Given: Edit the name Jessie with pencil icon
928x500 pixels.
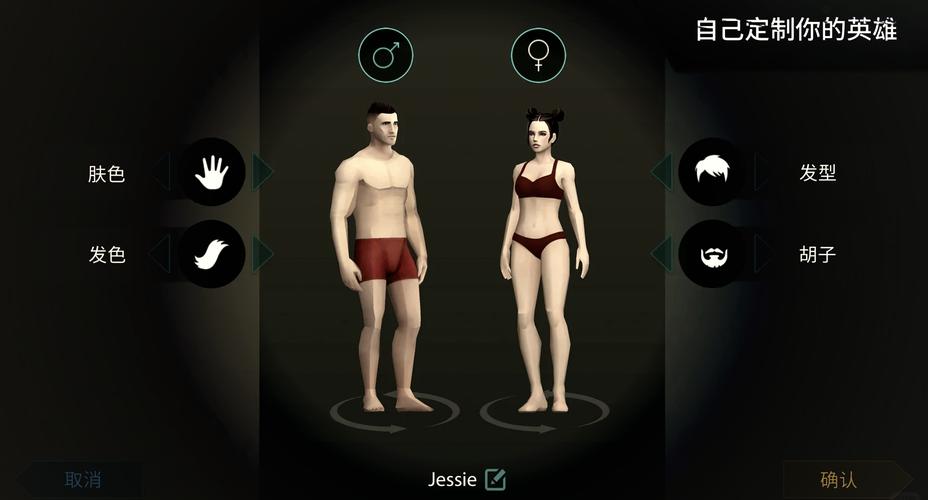Looking at the screenshot, I should point(495,480).
